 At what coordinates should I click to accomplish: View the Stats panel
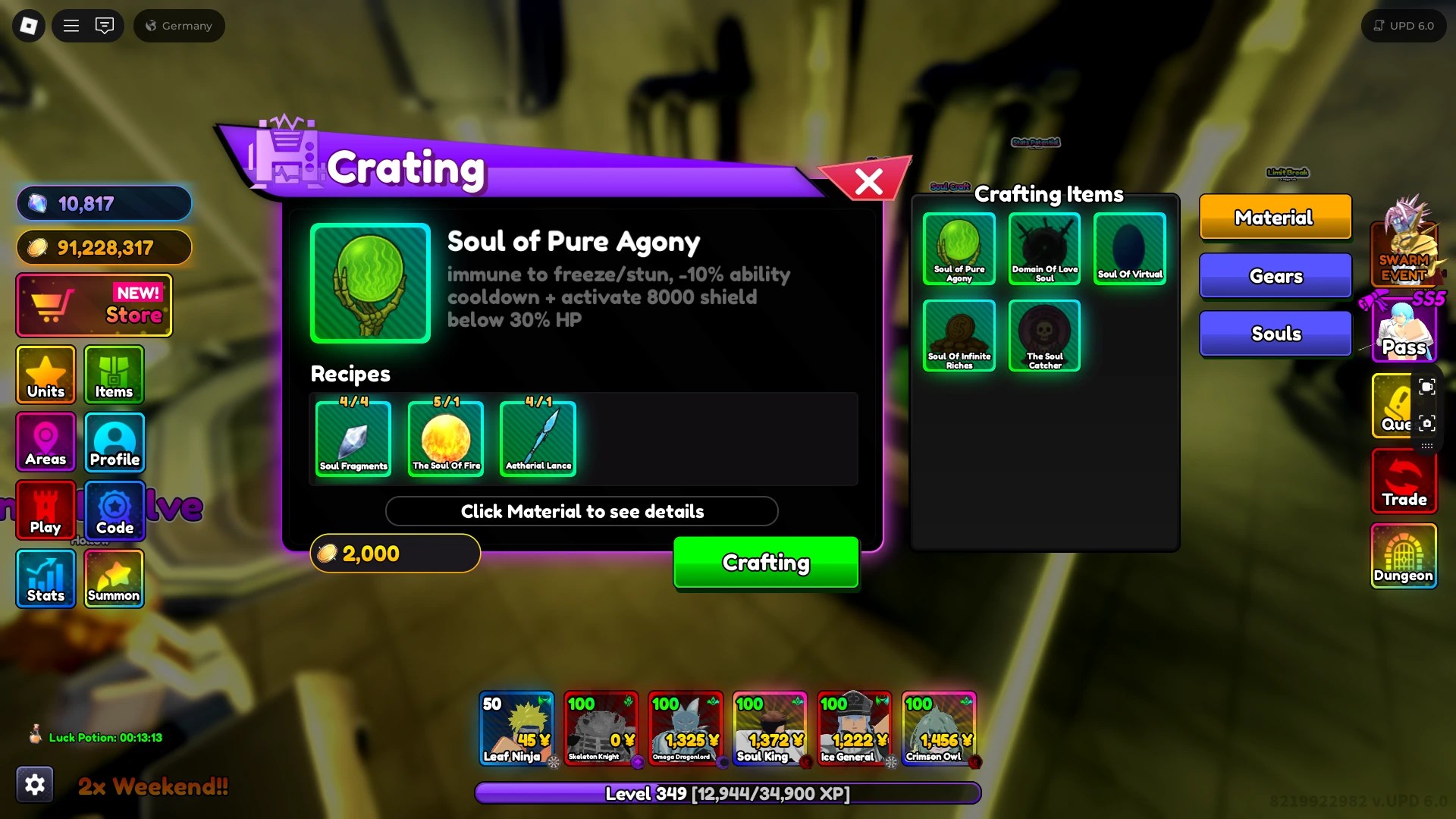pos(45,579)
